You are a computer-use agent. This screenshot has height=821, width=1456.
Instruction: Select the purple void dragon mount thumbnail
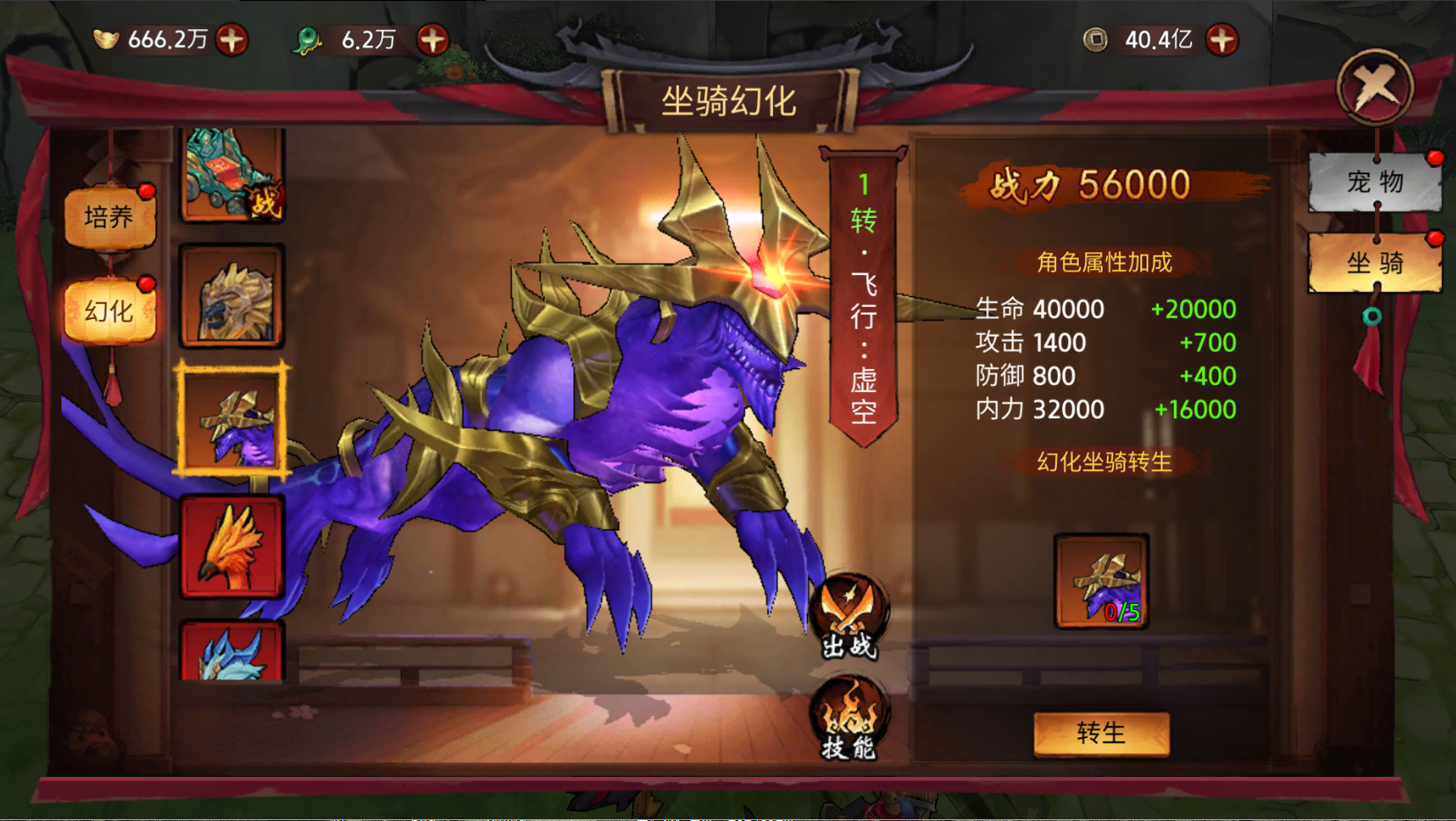tap(232, 420)
